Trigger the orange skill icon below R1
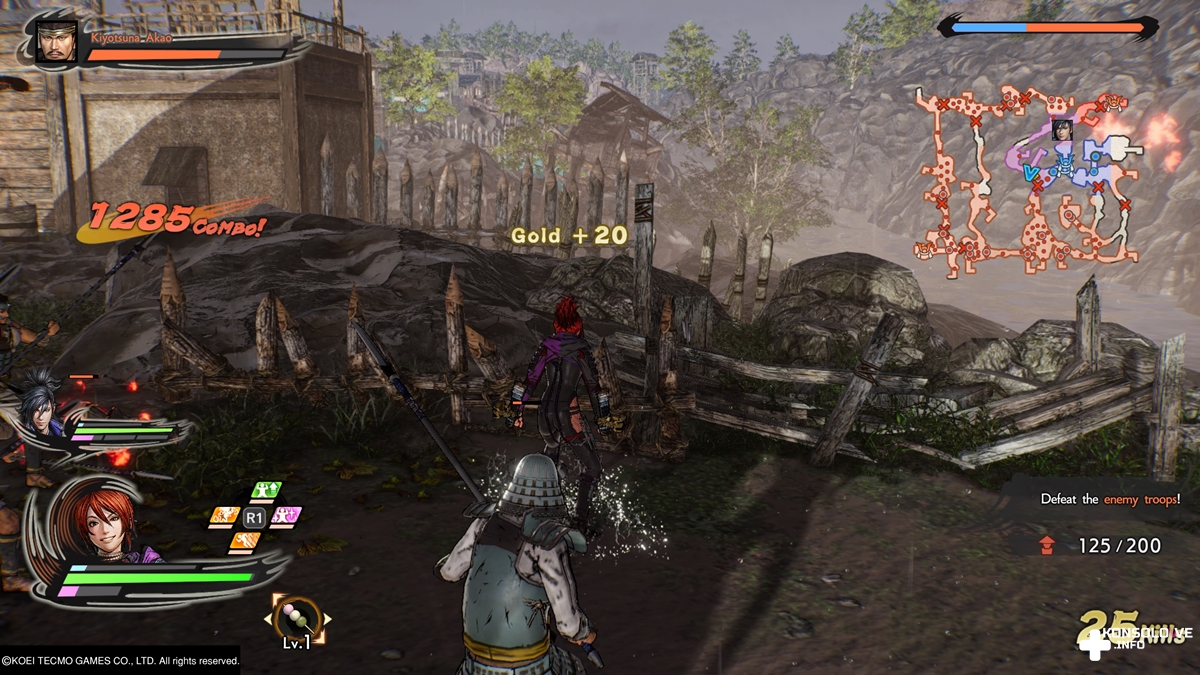The image size is (1200, 675). click(x=245, y=541)
